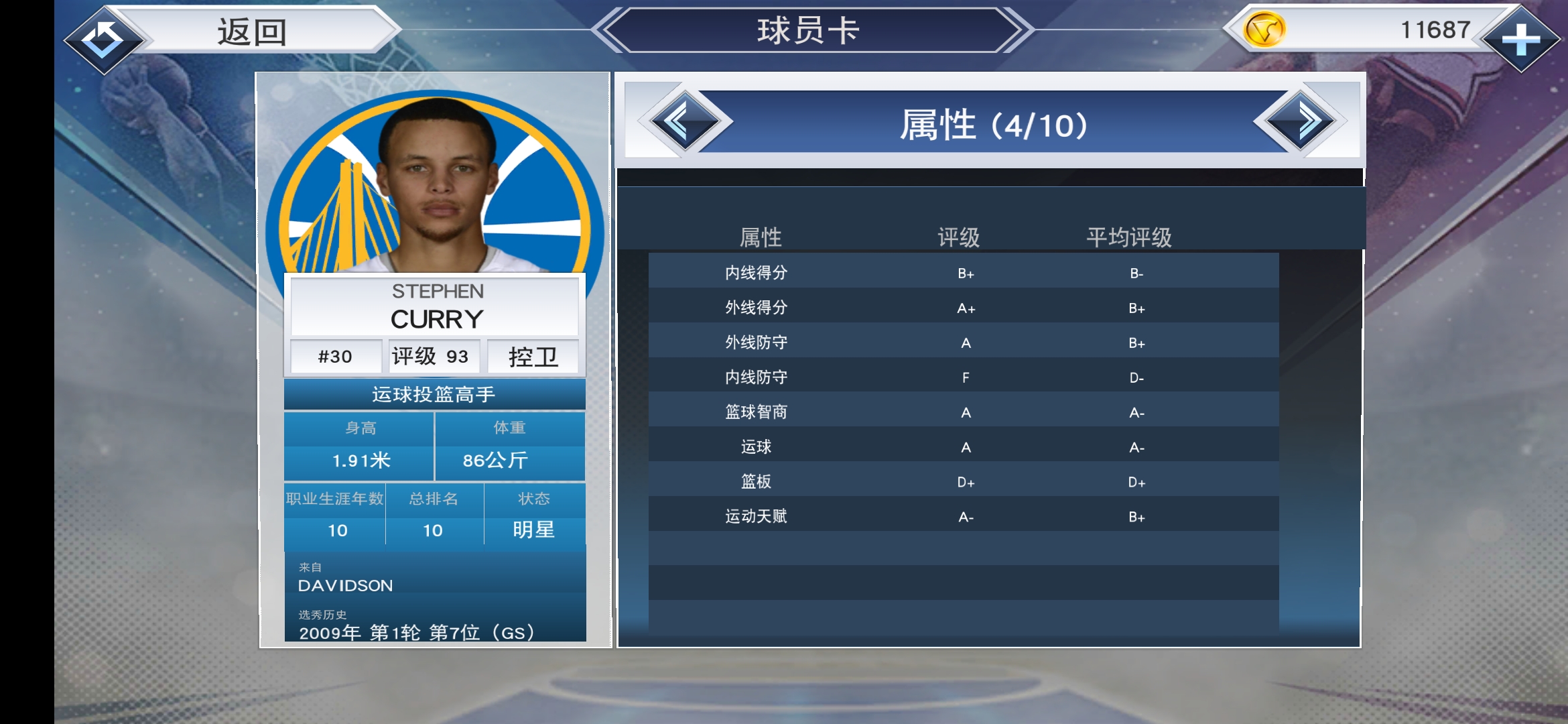Image resolution: width=1568 pixels, height=724 pixels.
Task: Tap the gold coin currency icon
Action: click(1264, 30)
